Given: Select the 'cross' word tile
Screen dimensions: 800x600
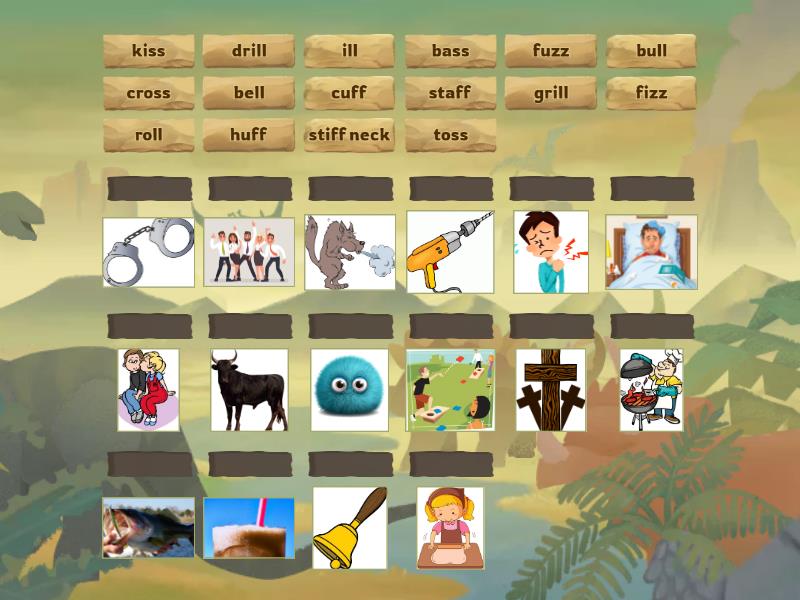Looking at the screenshot, I should (x=149, y=93).
